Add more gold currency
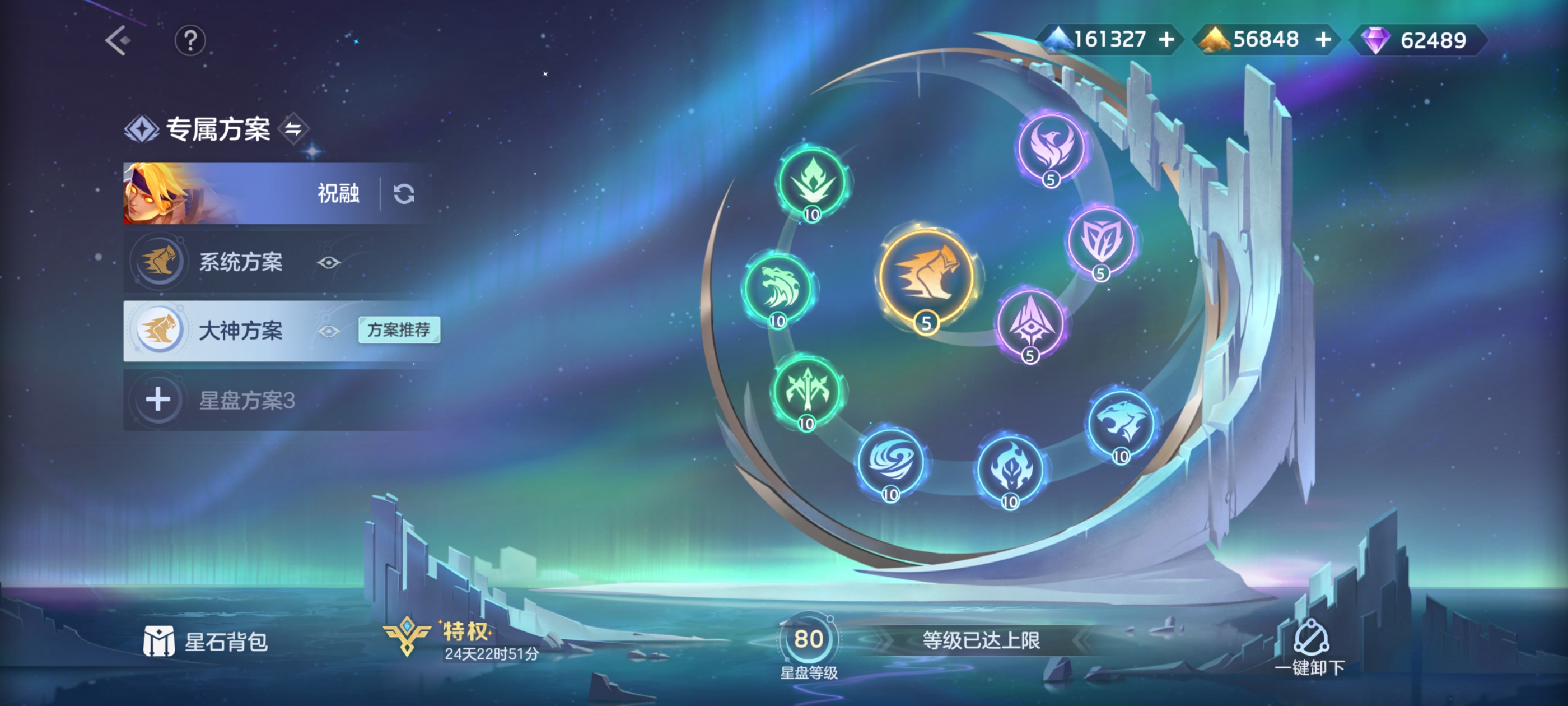 tap(1323, 40)
